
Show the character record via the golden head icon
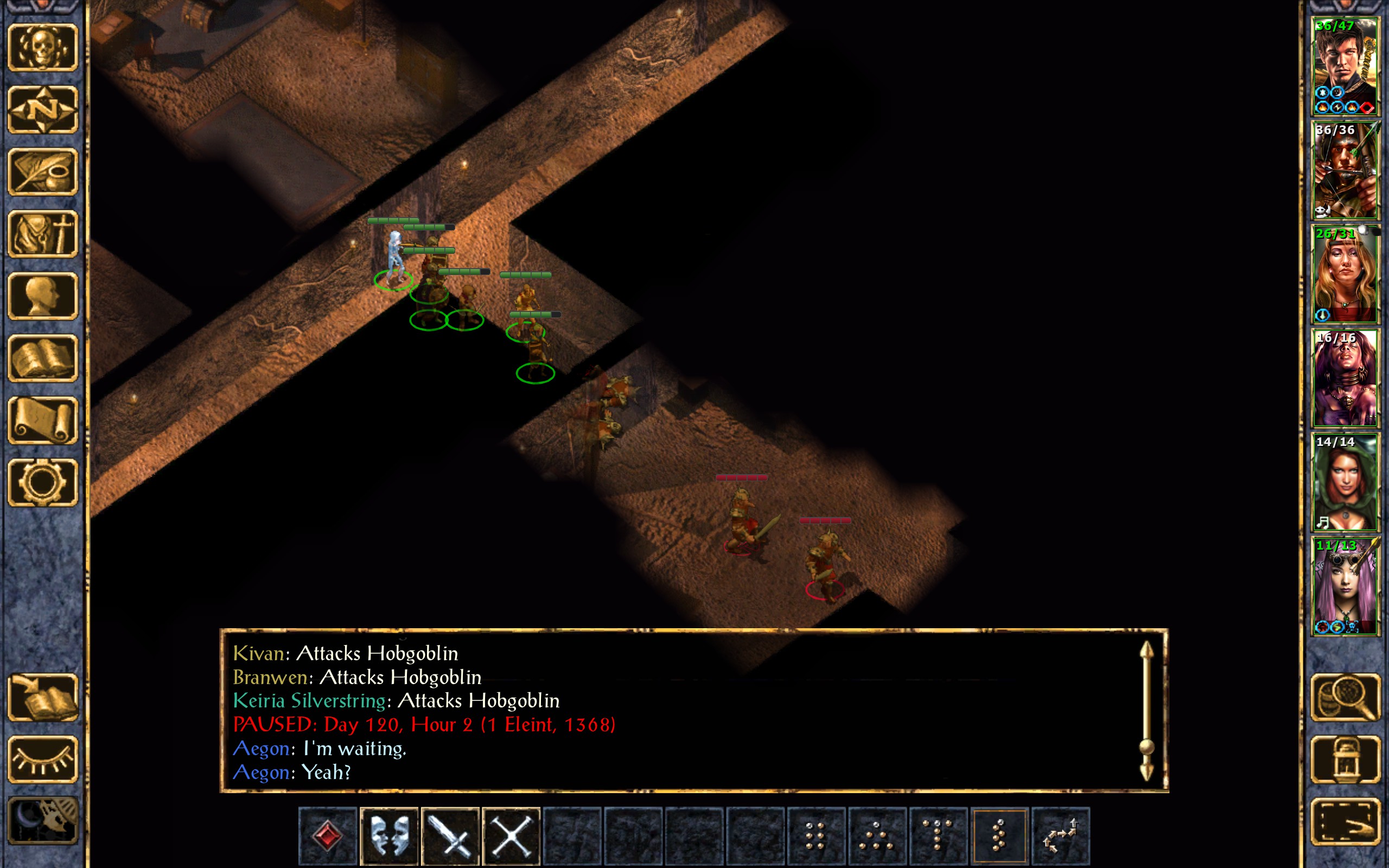click(x=43, y=296)
